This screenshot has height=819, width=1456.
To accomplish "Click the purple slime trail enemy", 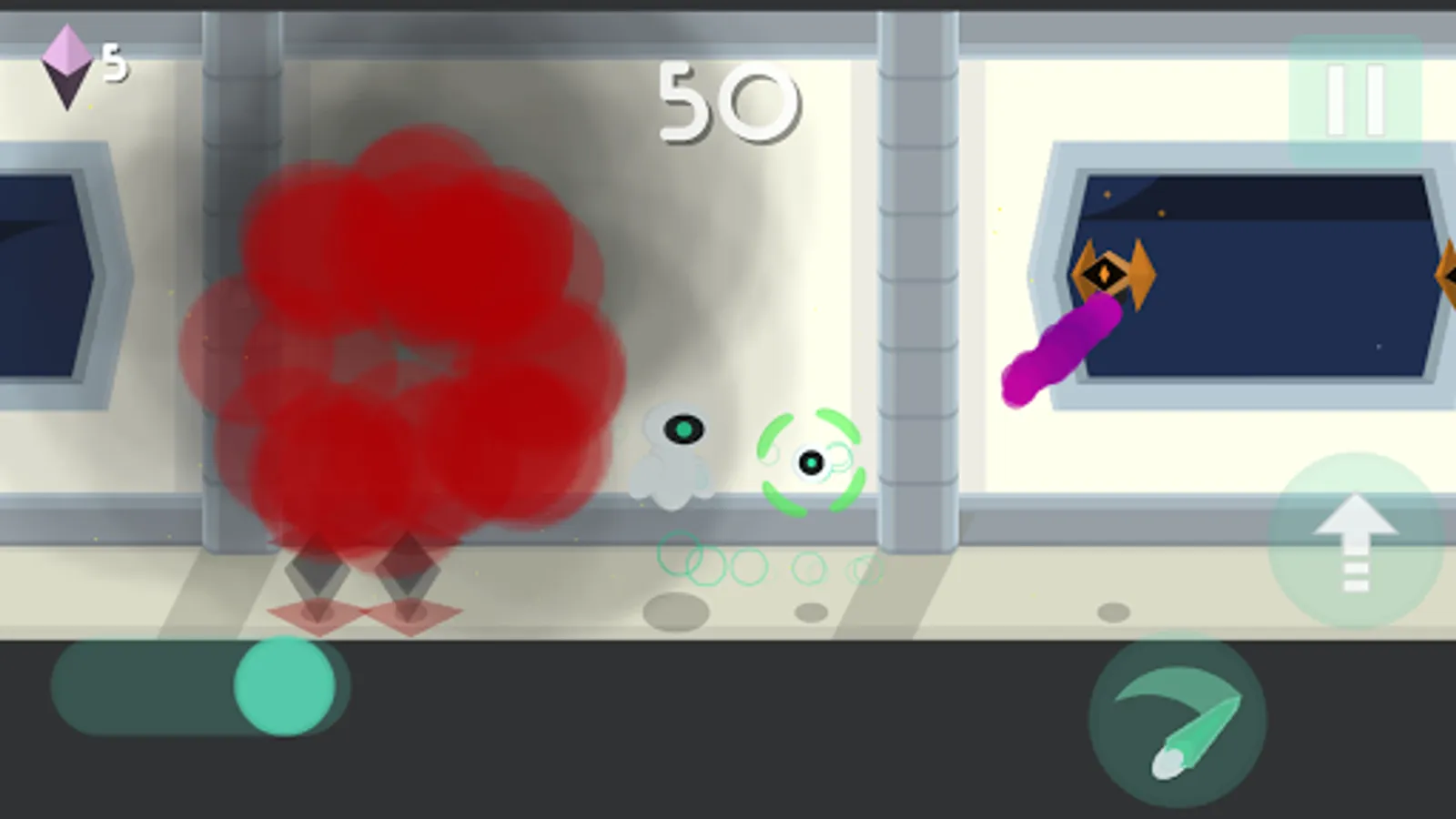I will tap(1060, 350).
